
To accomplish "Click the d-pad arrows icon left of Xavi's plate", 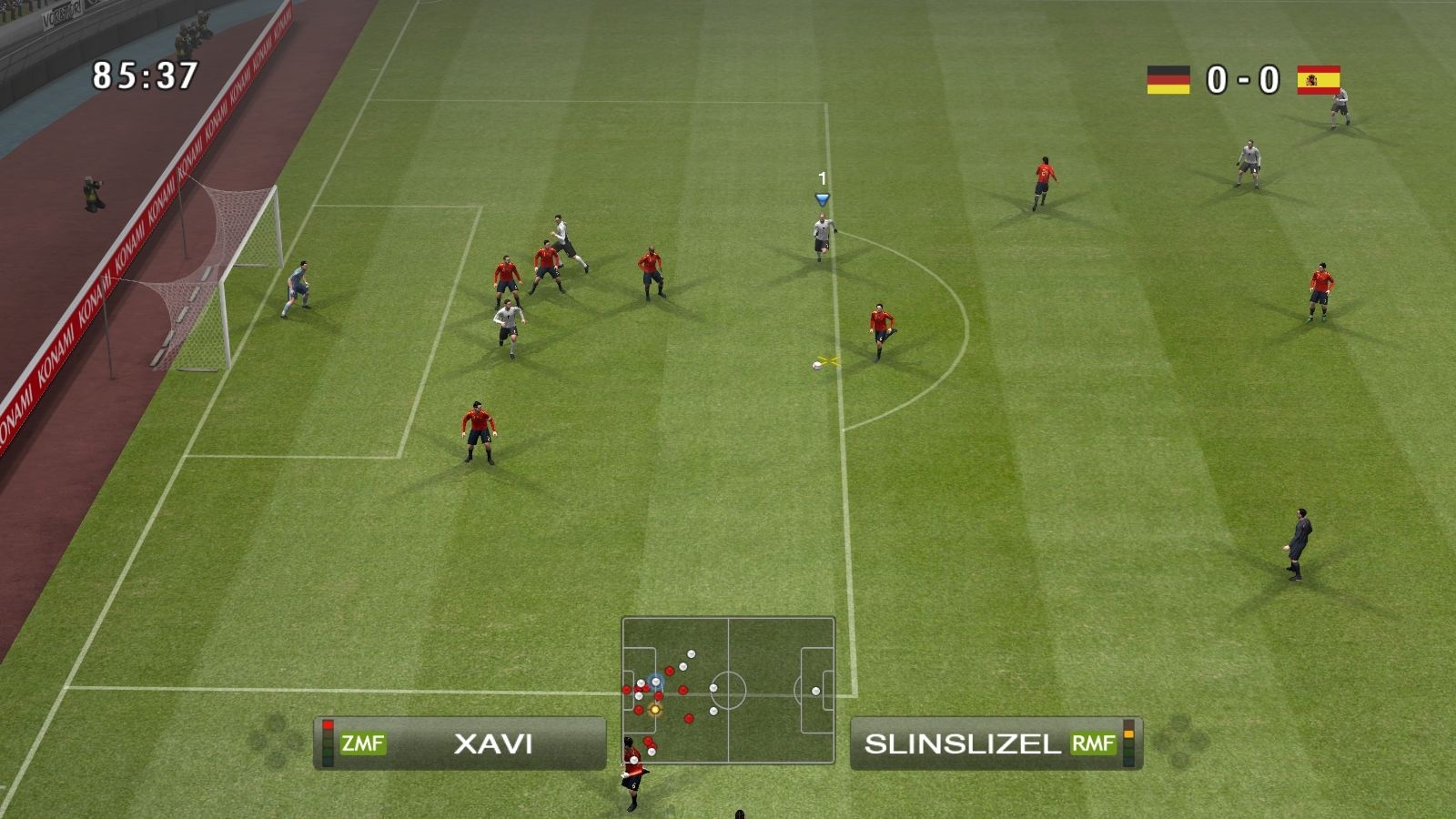I will [273, 743].
